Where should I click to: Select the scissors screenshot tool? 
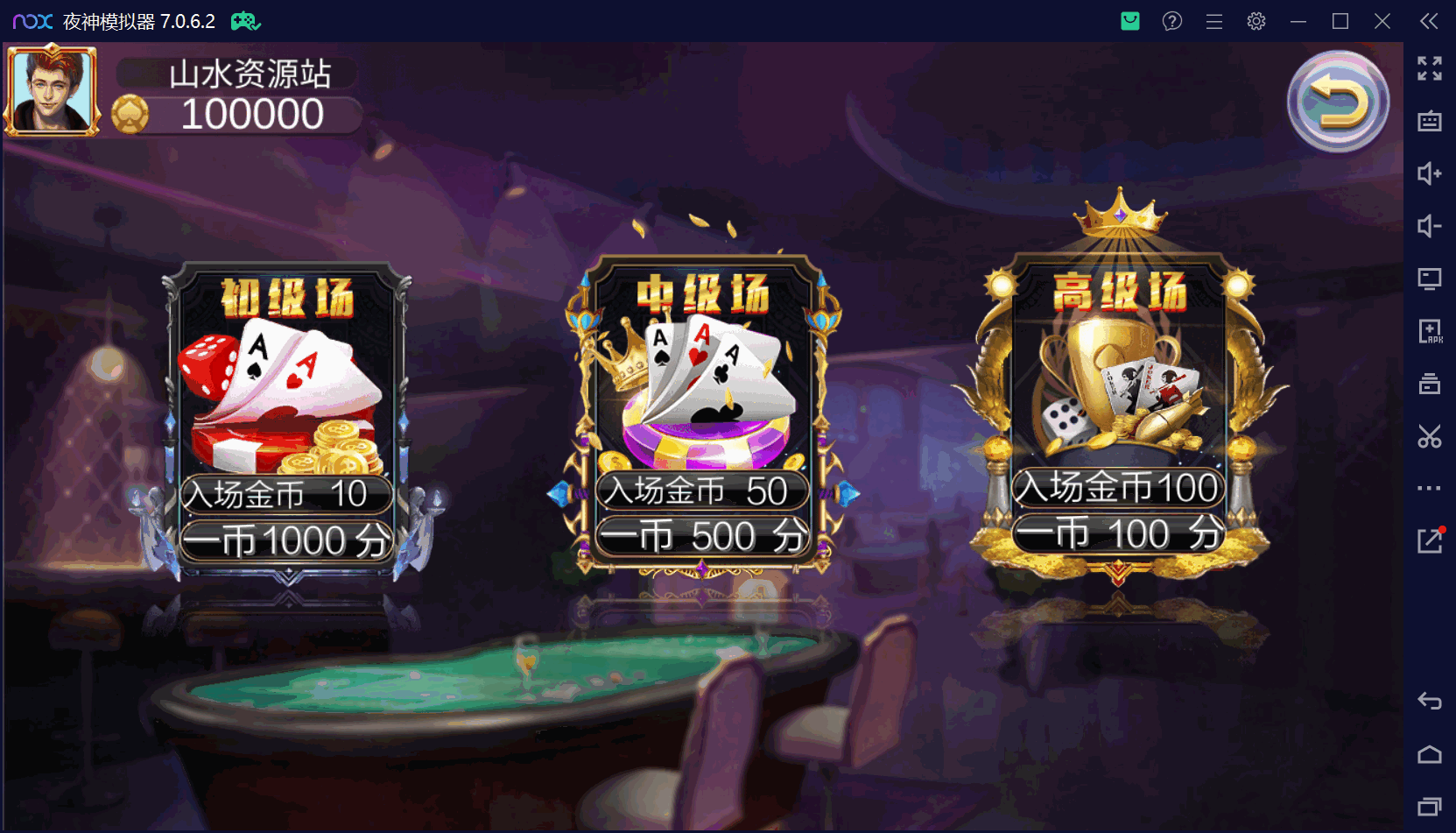click(x=1429, y=436)
